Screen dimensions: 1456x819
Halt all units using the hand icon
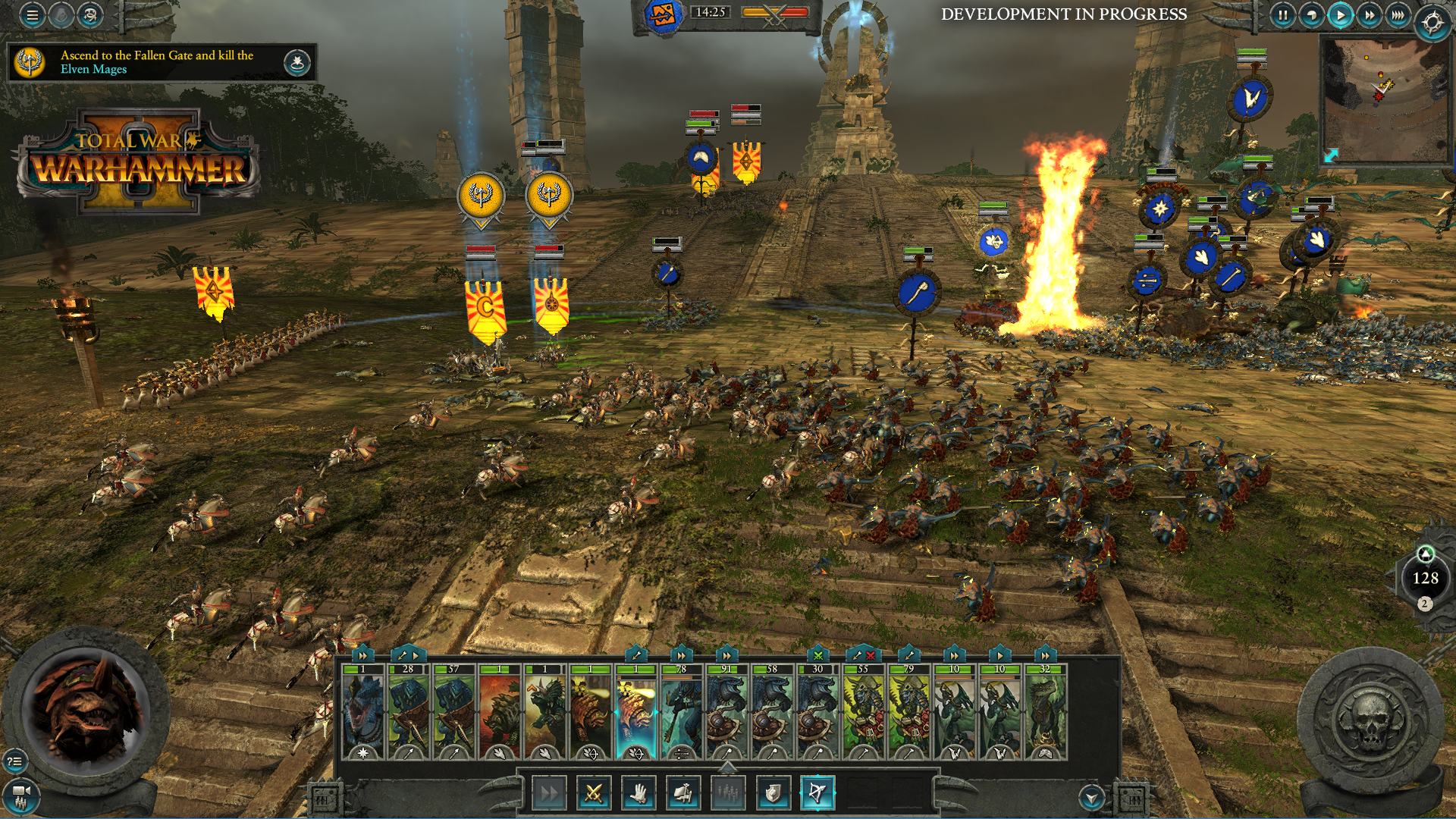point(639,792)
